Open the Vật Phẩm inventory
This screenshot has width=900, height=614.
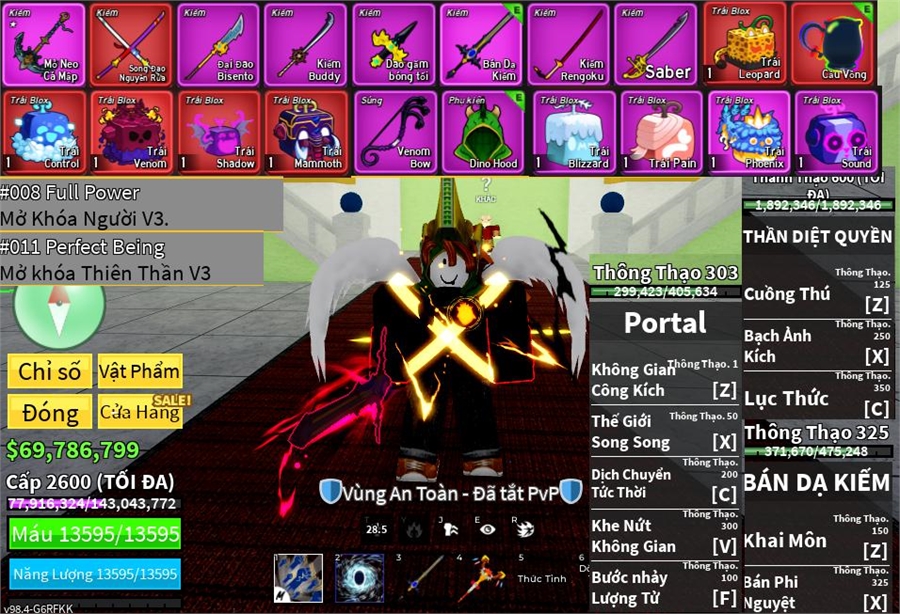(139, 372)
